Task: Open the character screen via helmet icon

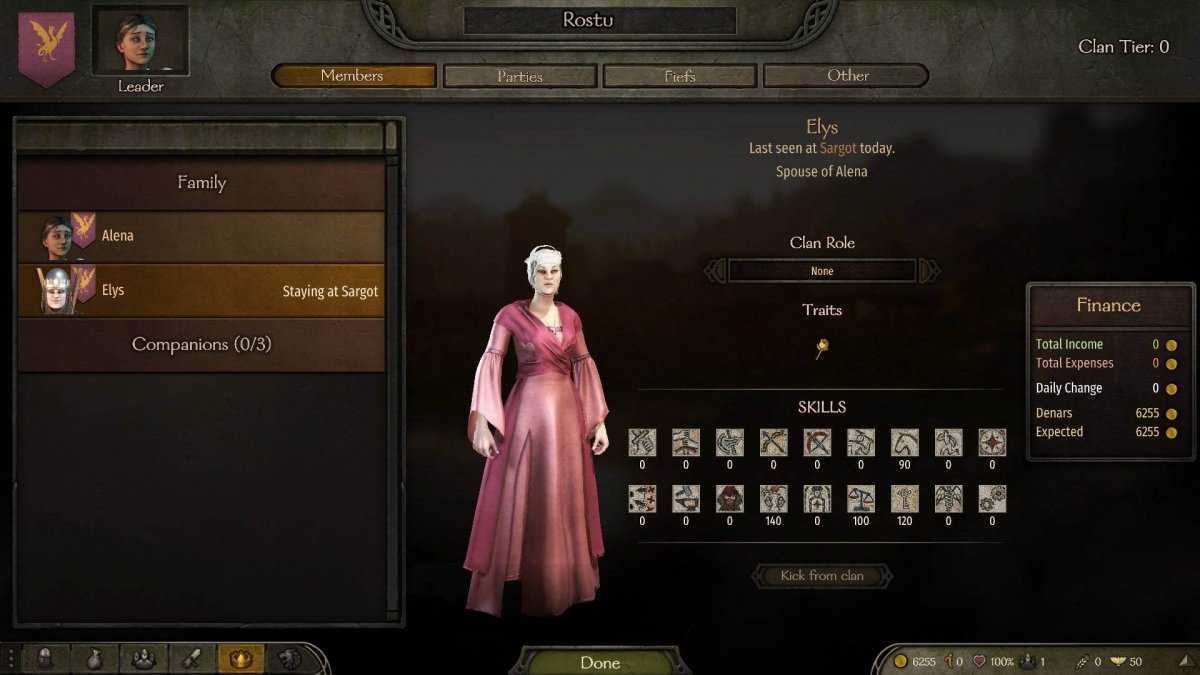Action: [45, 658]
